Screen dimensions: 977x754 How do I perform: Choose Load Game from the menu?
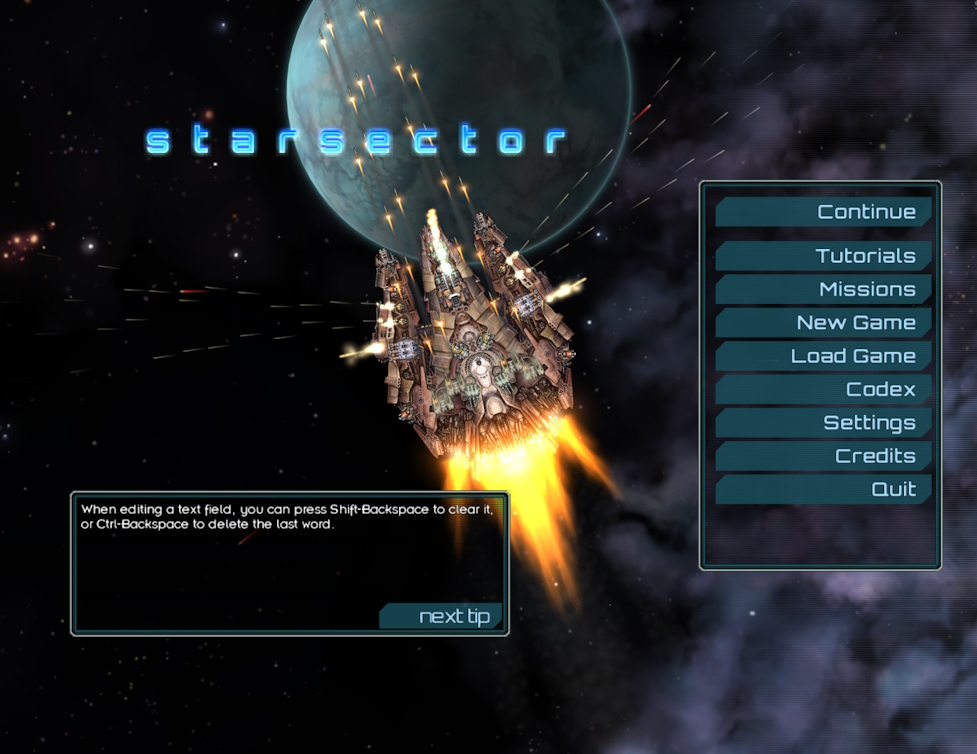point(824,356)
